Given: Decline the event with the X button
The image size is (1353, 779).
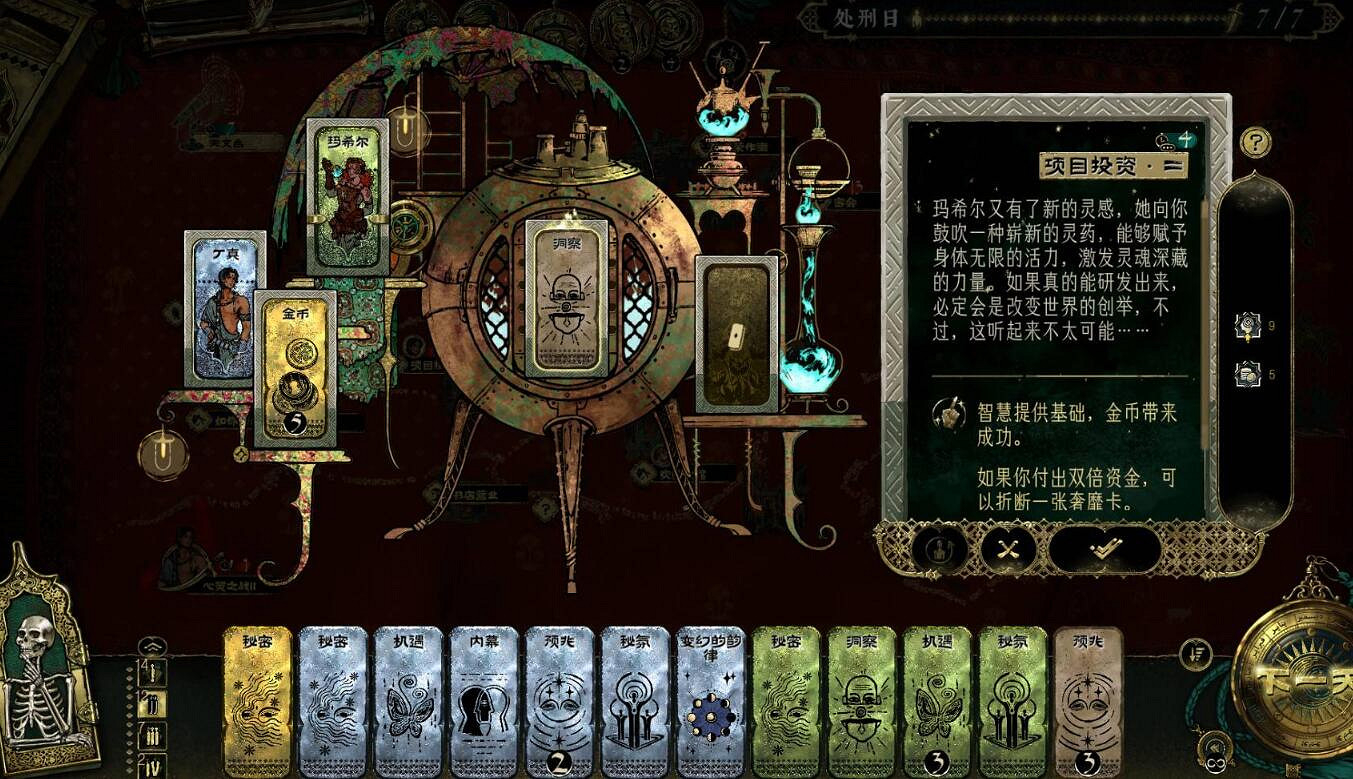Looking at the screenshot, I should (1006, 548).
